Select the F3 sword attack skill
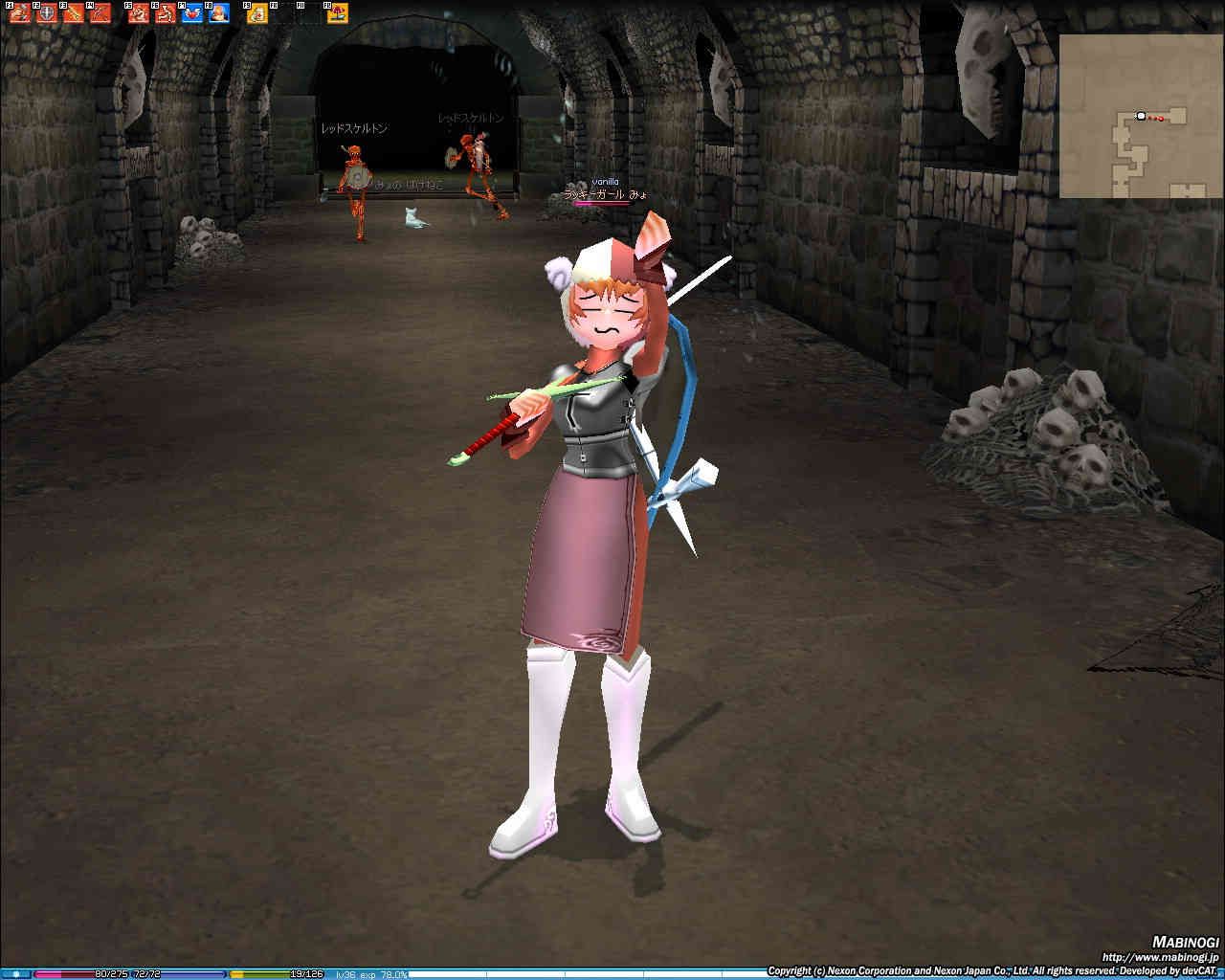Image resolution: width=1225 pixels, height=980 pixels. (73, 13)
